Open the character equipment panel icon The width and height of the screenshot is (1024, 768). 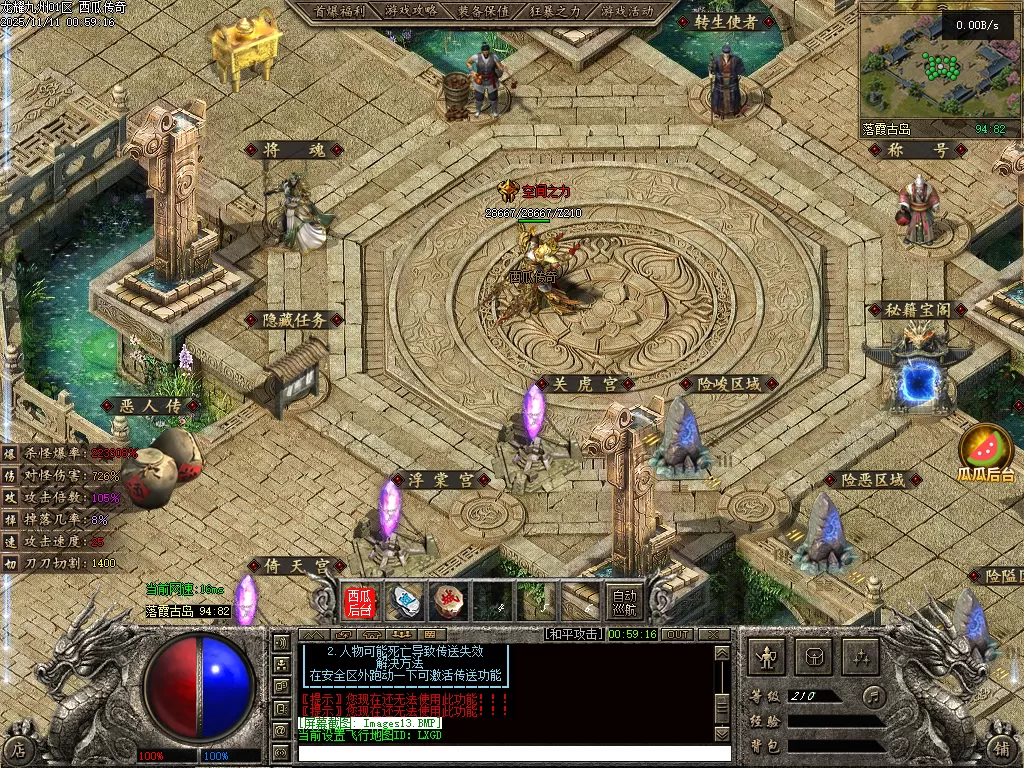(767, 657)
